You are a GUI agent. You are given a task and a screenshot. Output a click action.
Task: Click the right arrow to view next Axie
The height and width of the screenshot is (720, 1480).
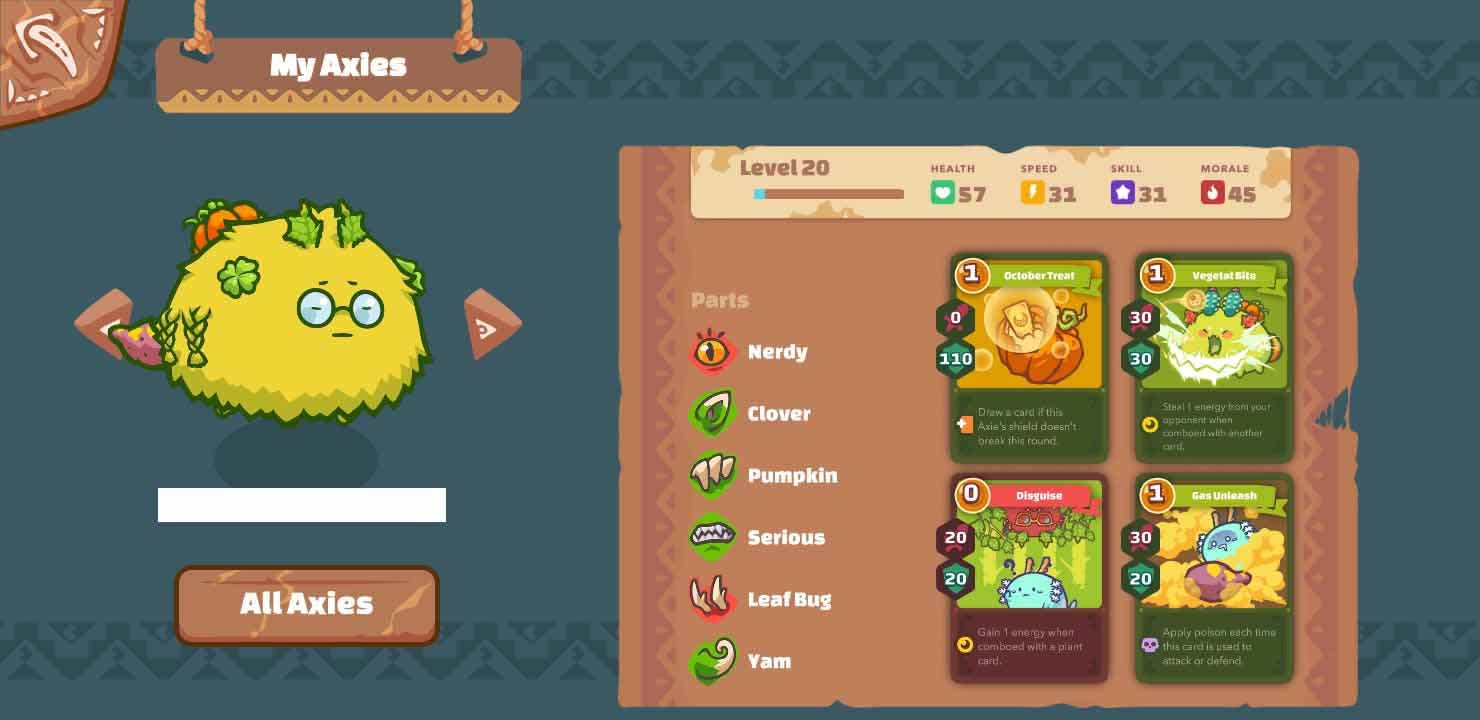point(492,323)
